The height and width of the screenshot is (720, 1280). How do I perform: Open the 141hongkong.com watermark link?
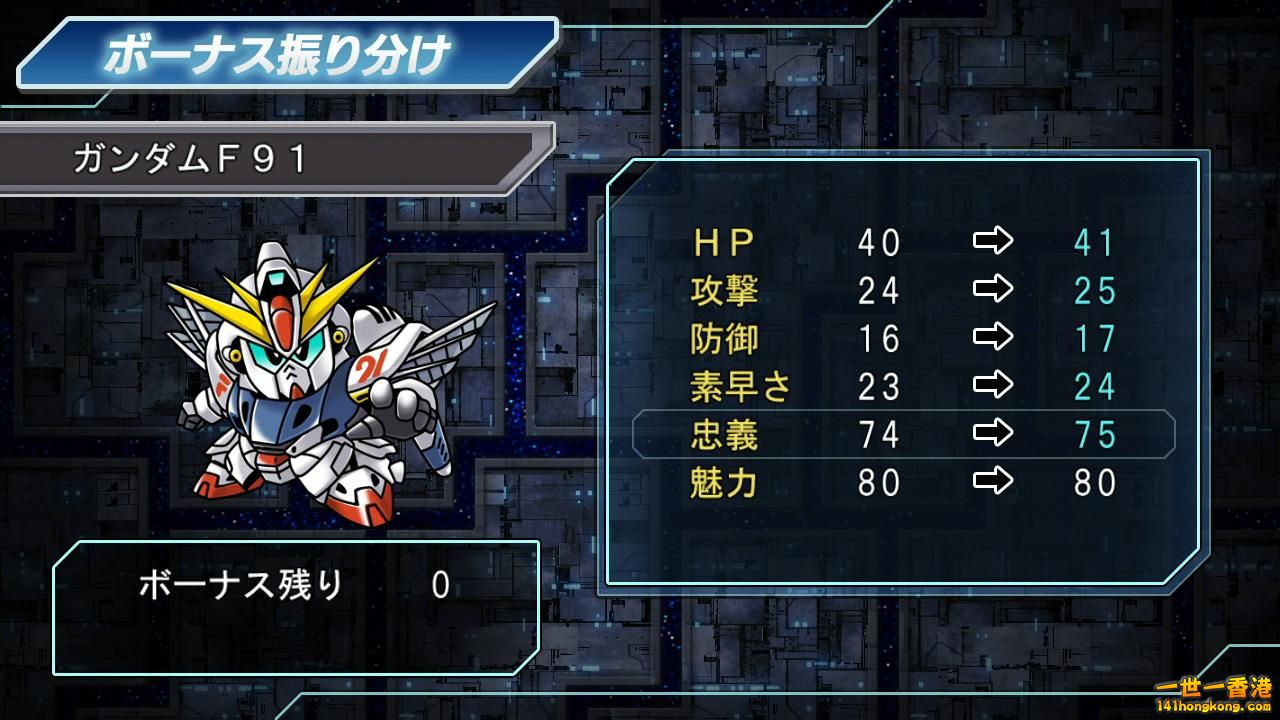(x=1212, y=698)
